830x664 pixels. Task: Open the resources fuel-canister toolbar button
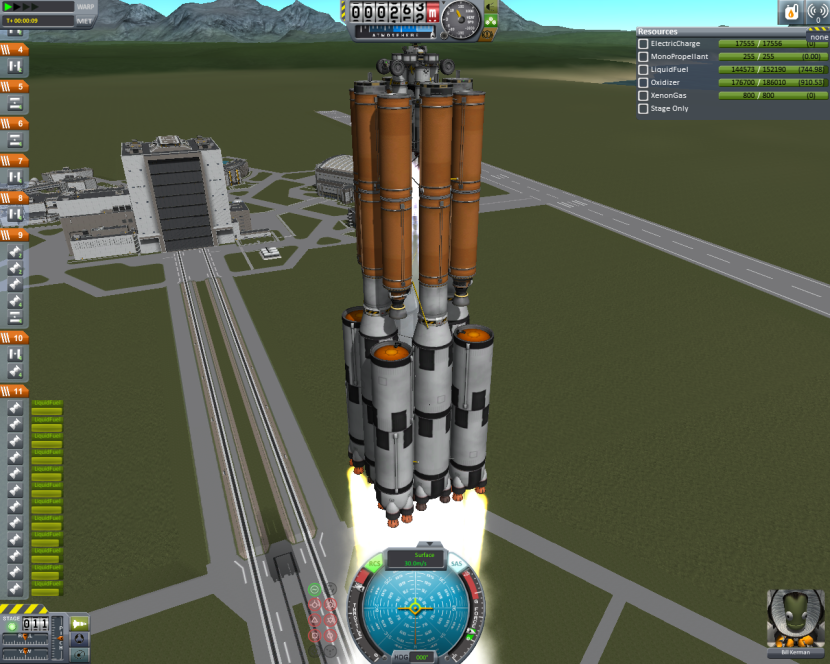[x=790, y=13]
